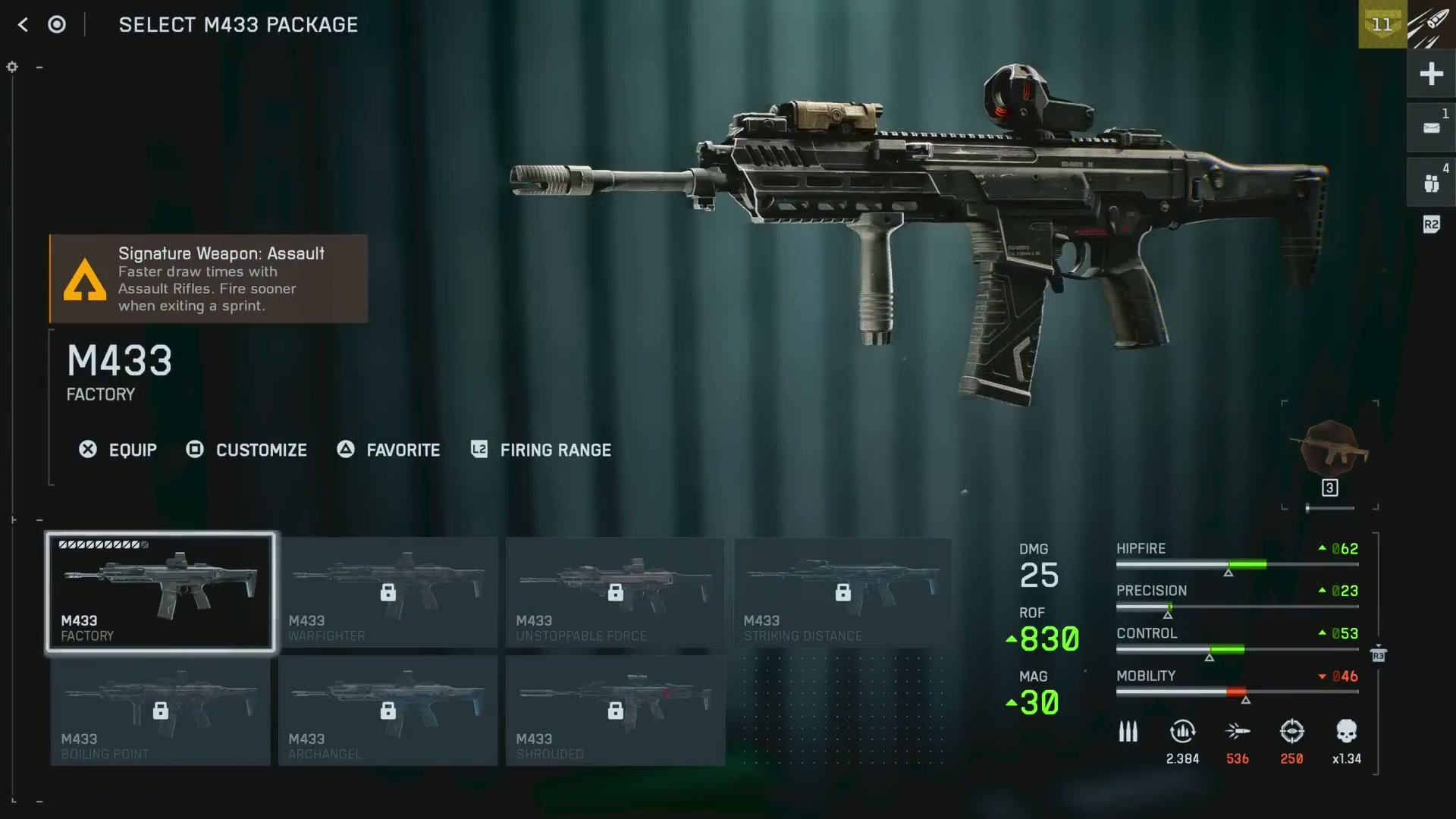Click the plus icon in the right sidebar
This screenshot has width=1456, height=819.
[1431, 74]
